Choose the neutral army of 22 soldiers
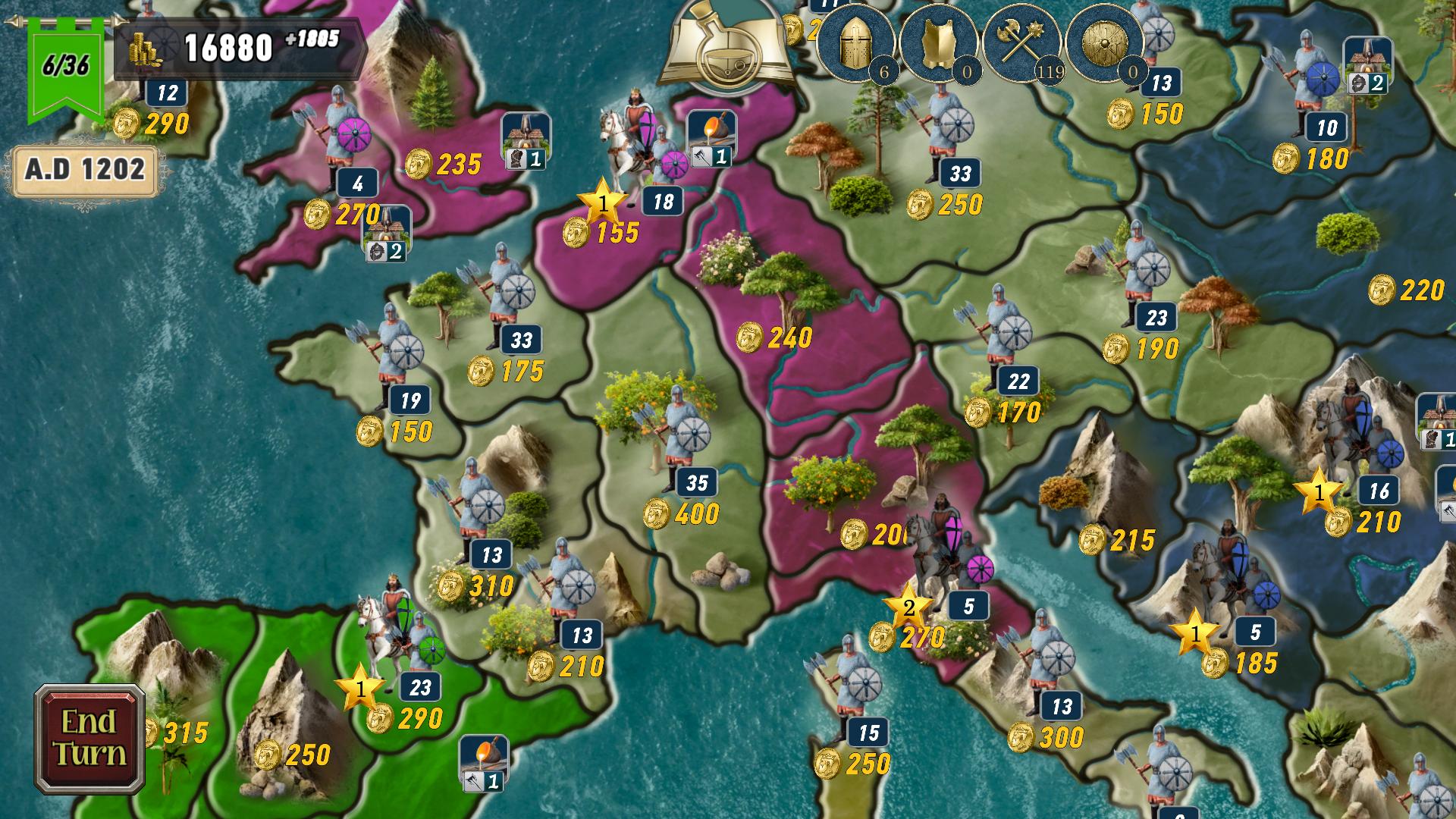This screenshot has width=1456, height=819. 1001,334
